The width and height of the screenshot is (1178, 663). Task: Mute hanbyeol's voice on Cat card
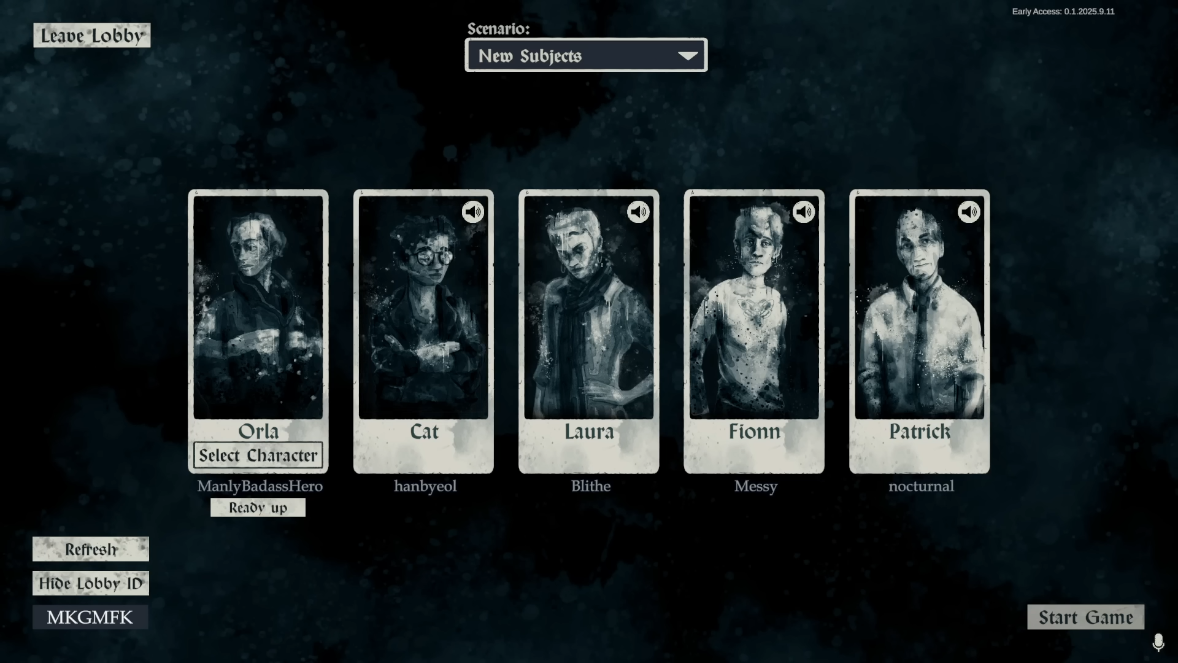point(473,212)
